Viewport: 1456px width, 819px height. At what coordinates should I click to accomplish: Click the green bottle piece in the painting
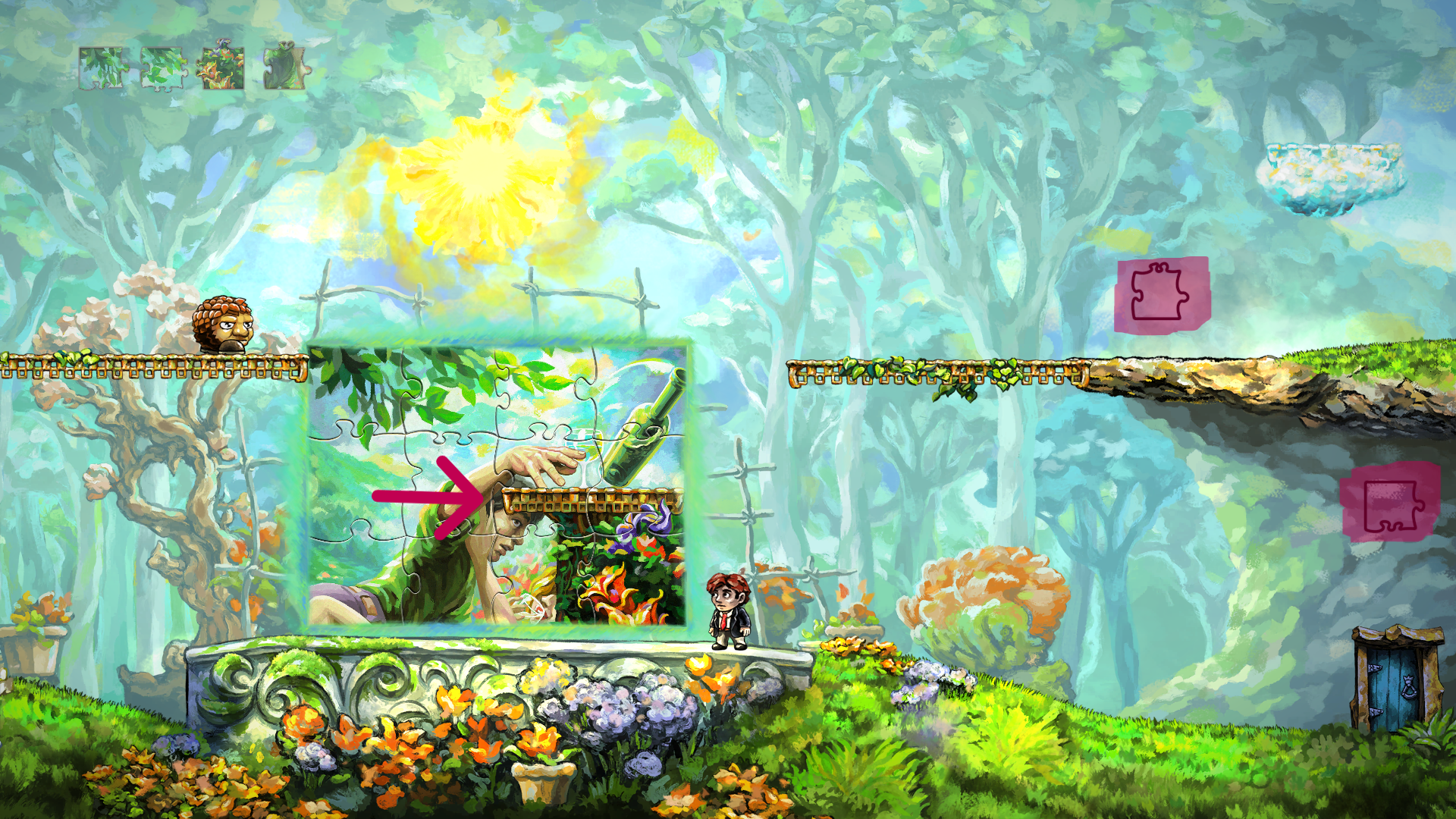[642, 432]
